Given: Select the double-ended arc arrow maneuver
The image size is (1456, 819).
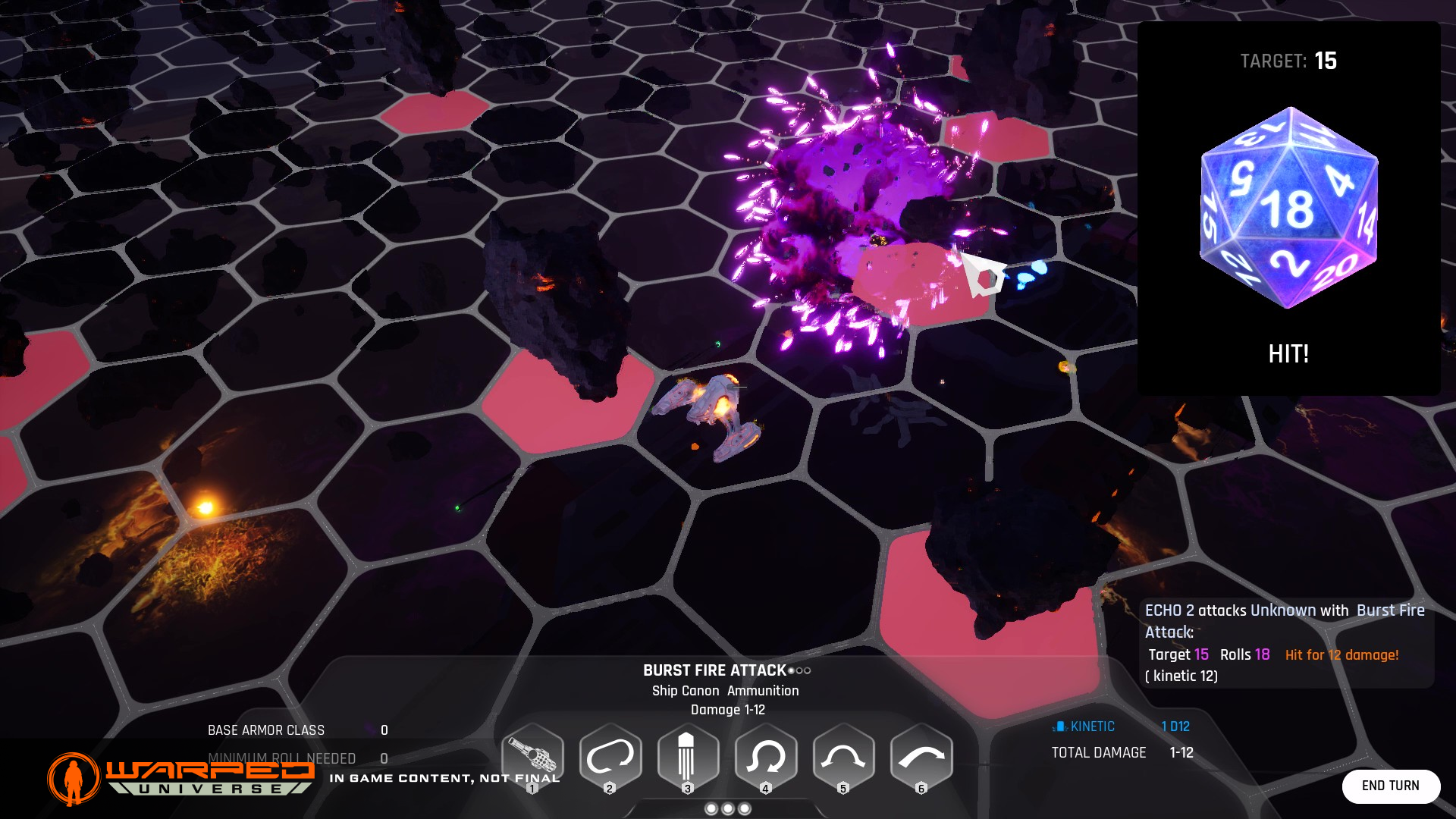Looking at the screenshot, I should (843, 757).
